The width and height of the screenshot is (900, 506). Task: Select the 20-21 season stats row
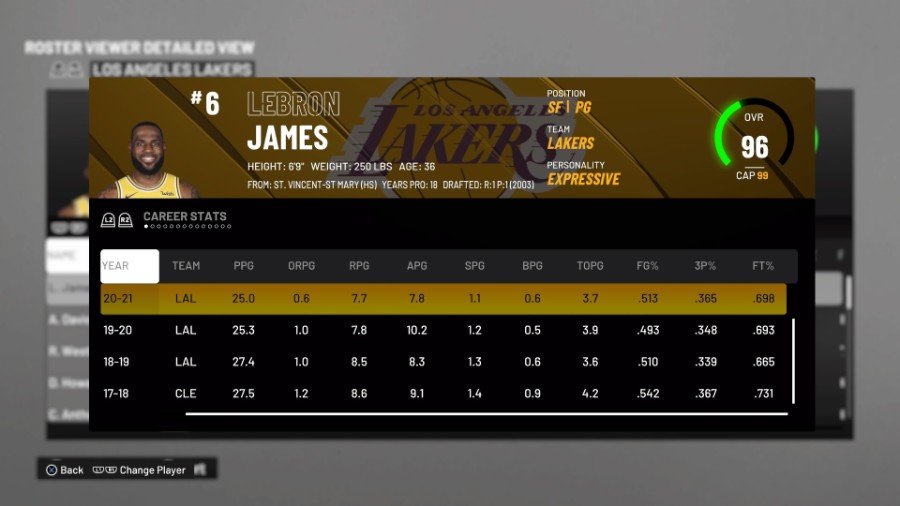pos(443,298)
